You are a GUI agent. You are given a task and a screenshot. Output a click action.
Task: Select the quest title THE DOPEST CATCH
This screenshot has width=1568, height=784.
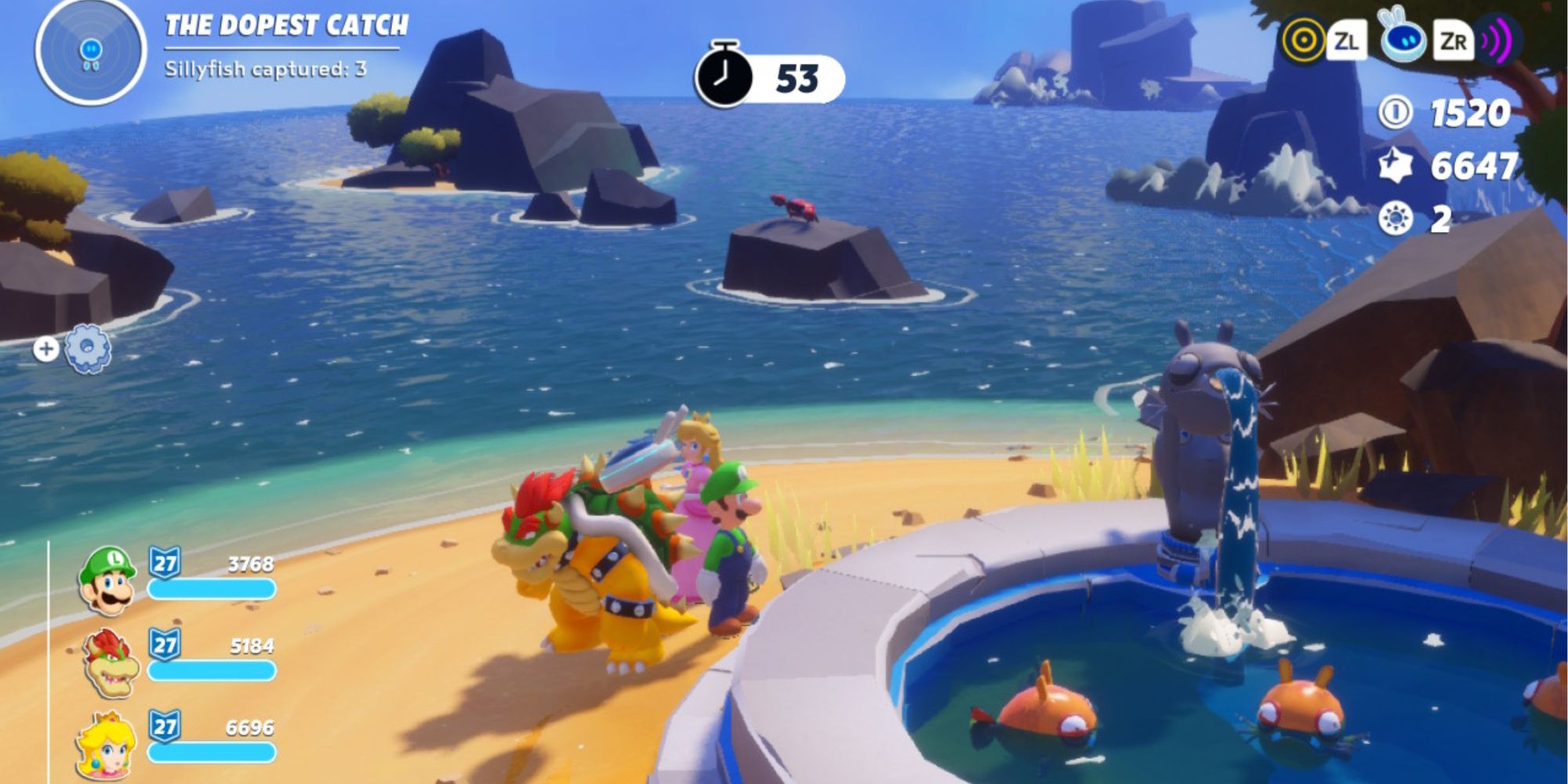(x=286, y=25)
